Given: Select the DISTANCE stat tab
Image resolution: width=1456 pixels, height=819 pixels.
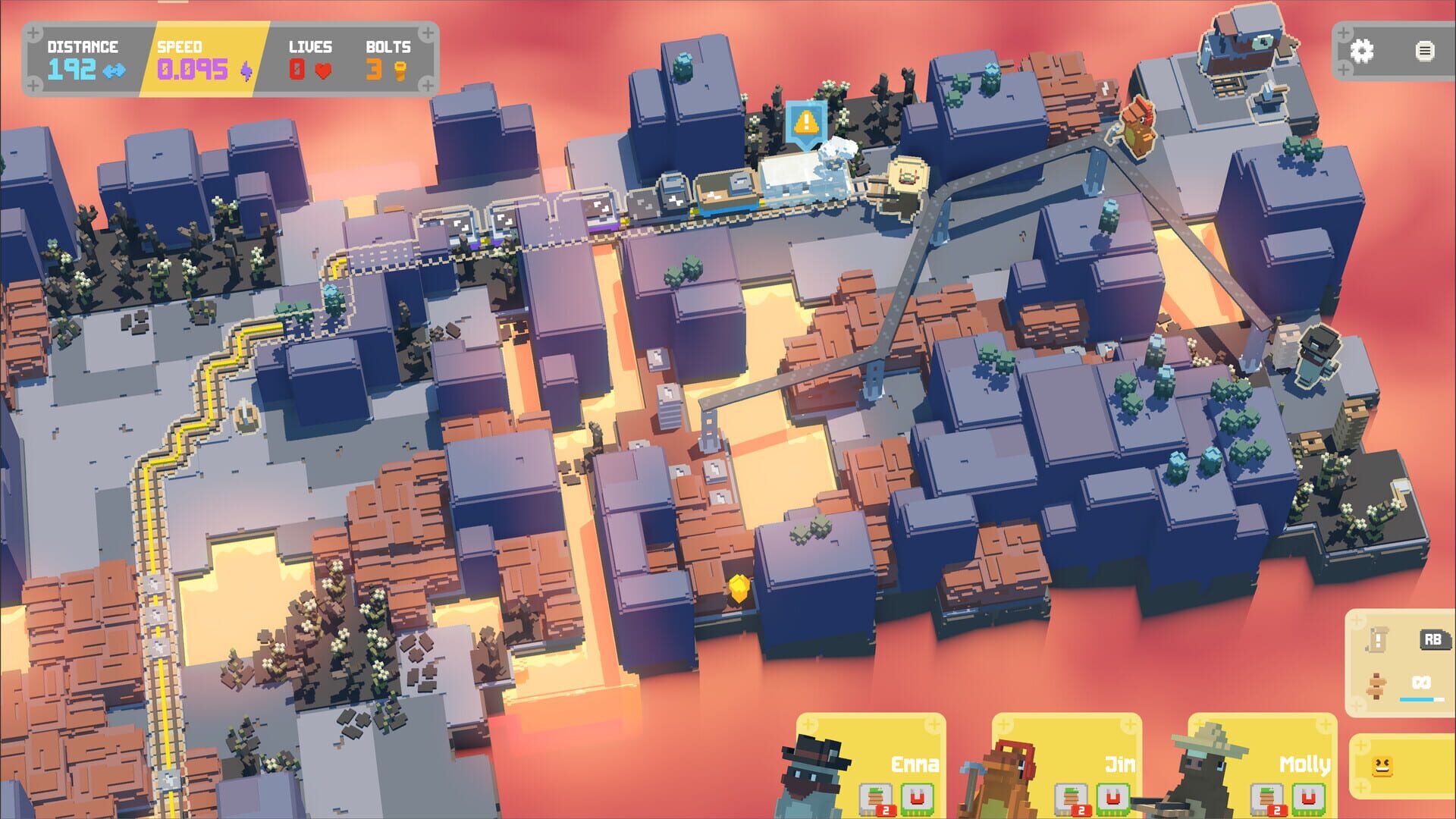Looking at the screenshot, I should (83, 57).
